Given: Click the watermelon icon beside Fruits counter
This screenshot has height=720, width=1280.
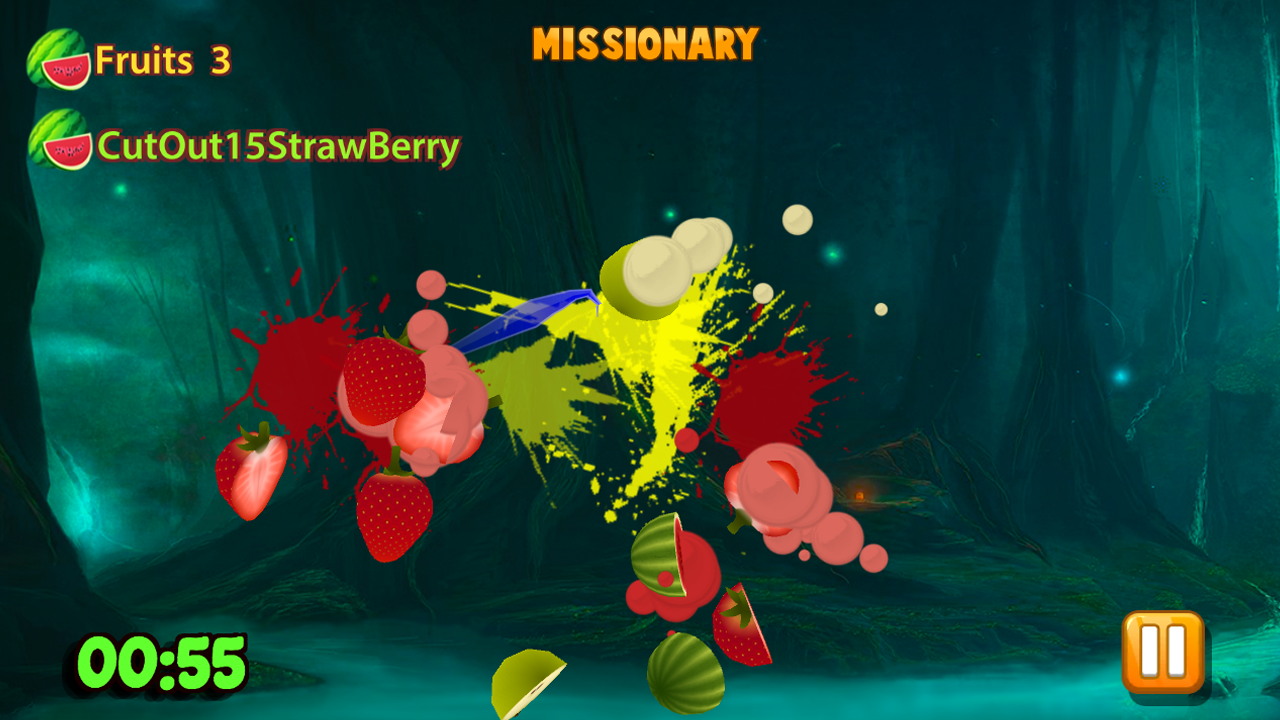Looking at the screenshot, I should click(55, 57).
